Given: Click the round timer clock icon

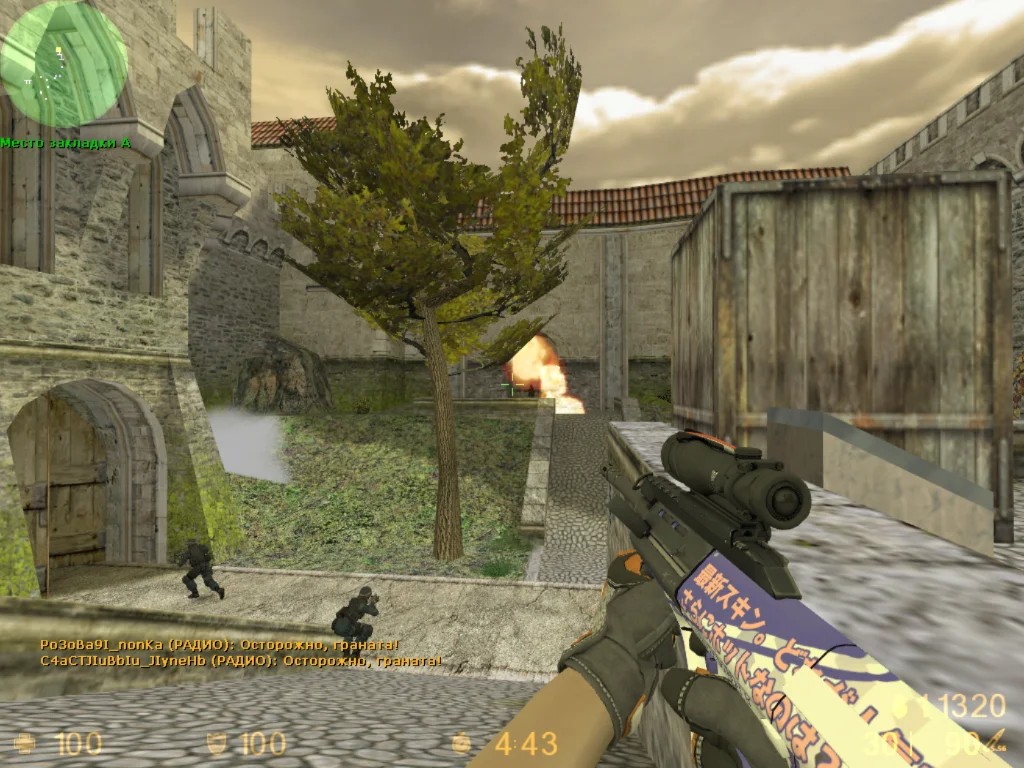Looking at the screenshot, I should 461,743.
